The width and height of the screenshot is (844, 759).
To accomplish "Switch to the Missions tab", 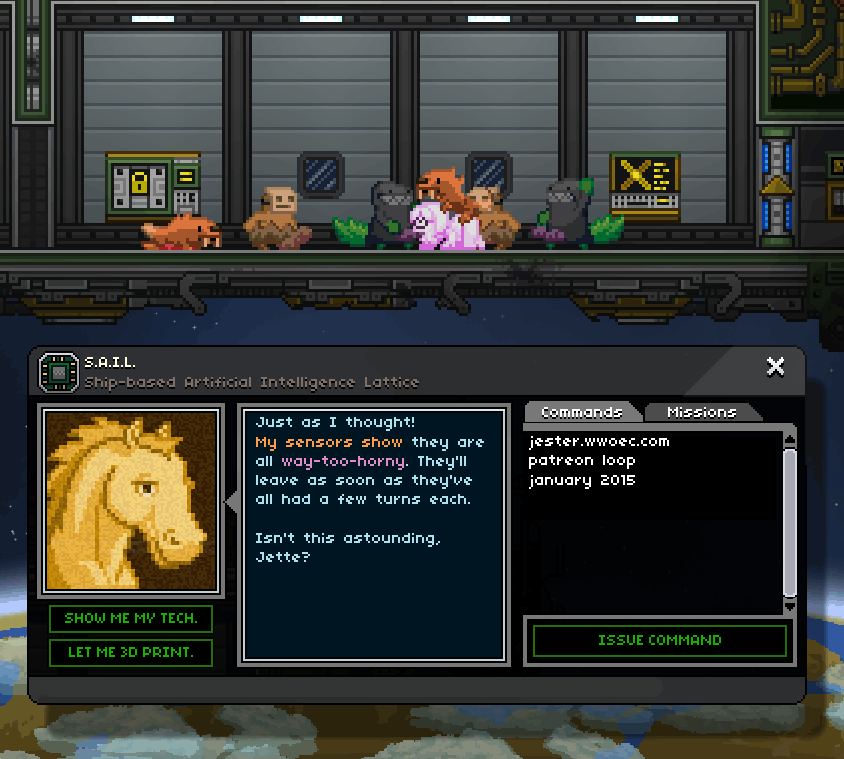I will [701, 412].
